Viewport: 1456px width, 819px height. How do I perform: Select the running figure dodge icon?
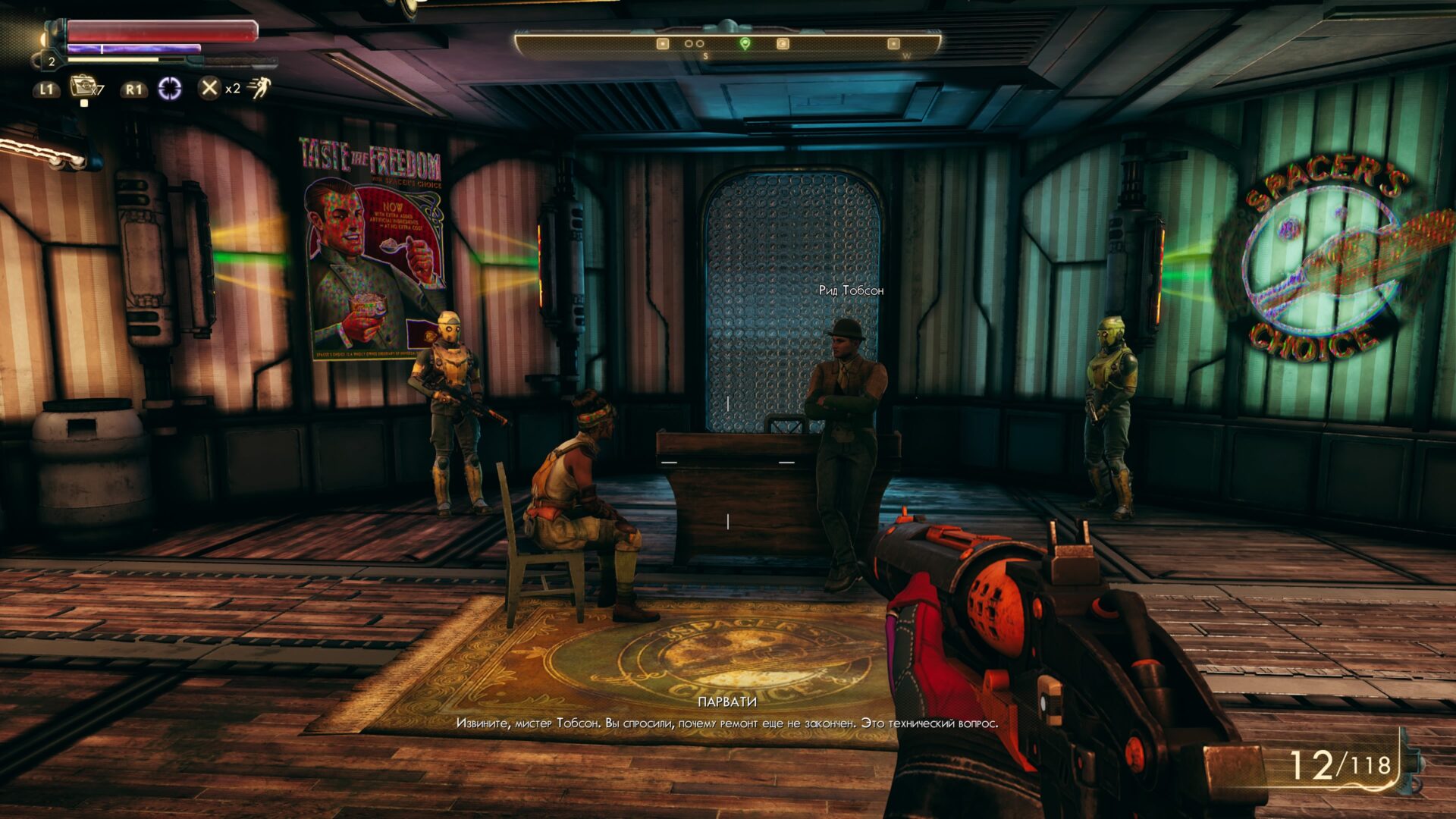coord(259,88)
